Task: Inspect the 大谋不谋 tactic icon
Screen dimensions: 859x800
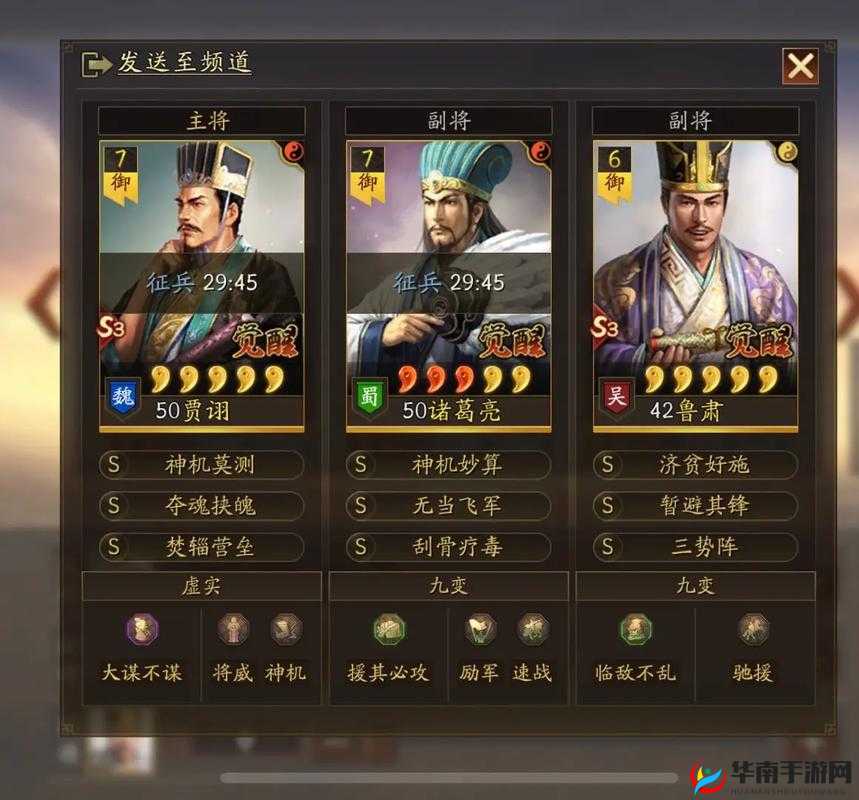Action: point(141,630)
